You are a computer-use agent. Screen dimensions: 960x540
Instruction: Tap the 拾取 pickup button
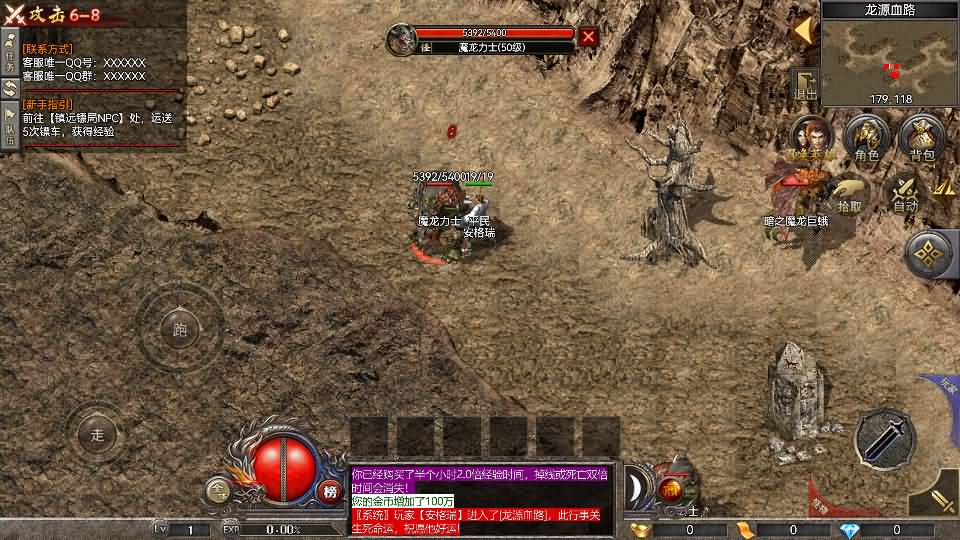pos(849,192)
